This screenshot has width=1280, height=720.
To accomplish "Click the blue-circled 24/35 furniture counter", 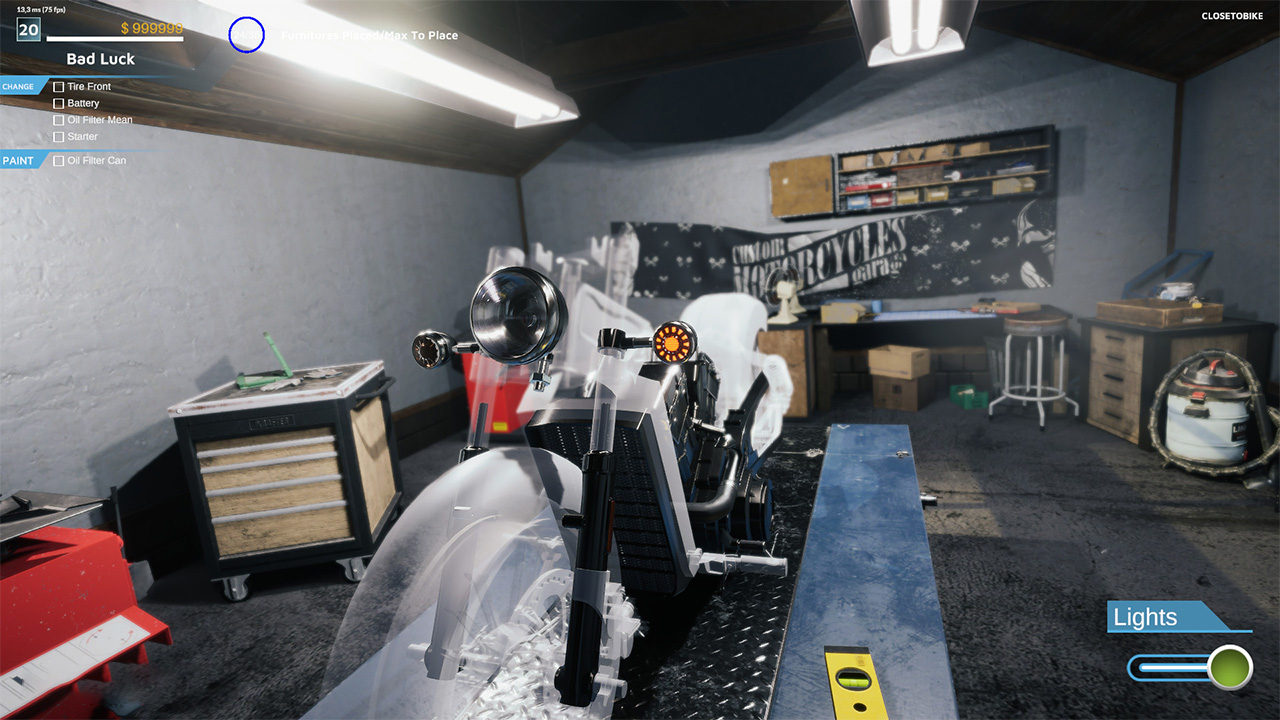I will pyautogui.click(x=246, y=35).
